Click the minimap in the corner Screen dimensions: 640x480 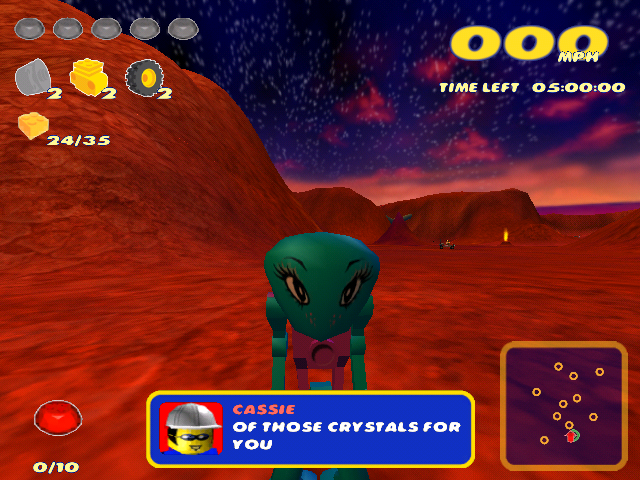point(563,406)
